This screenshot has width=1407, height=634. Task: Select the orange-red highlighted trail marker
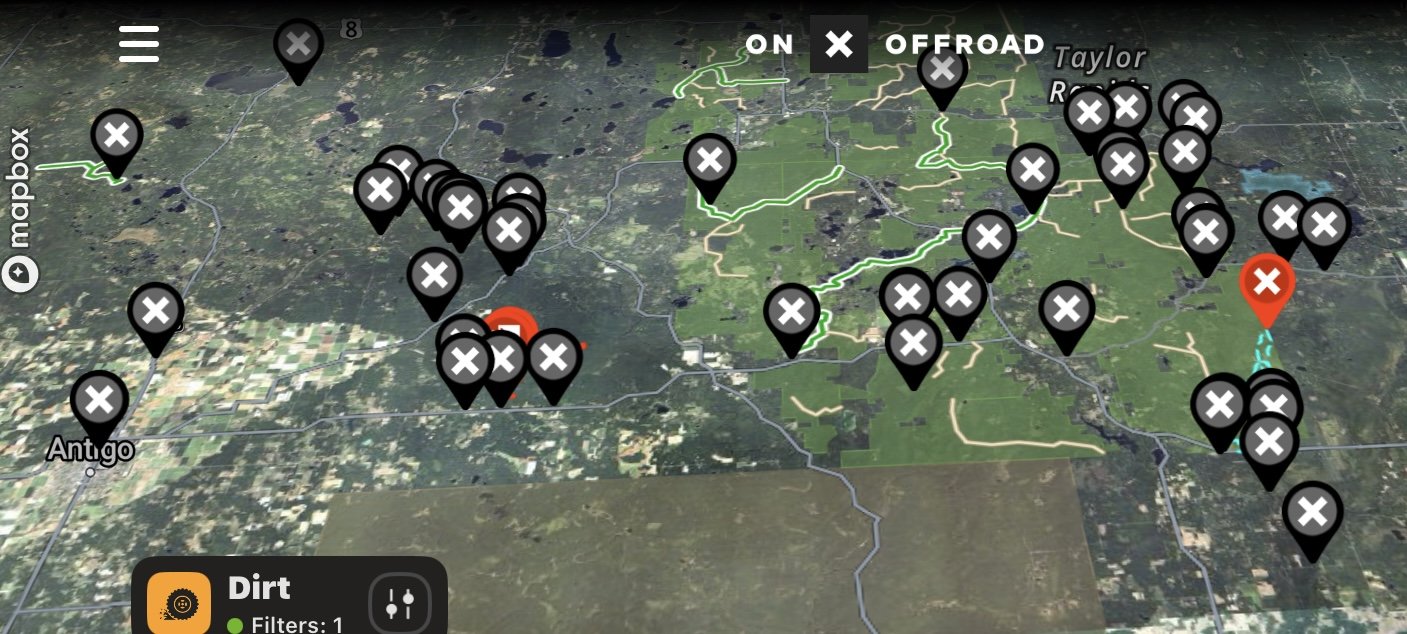tap(1267, 284)
